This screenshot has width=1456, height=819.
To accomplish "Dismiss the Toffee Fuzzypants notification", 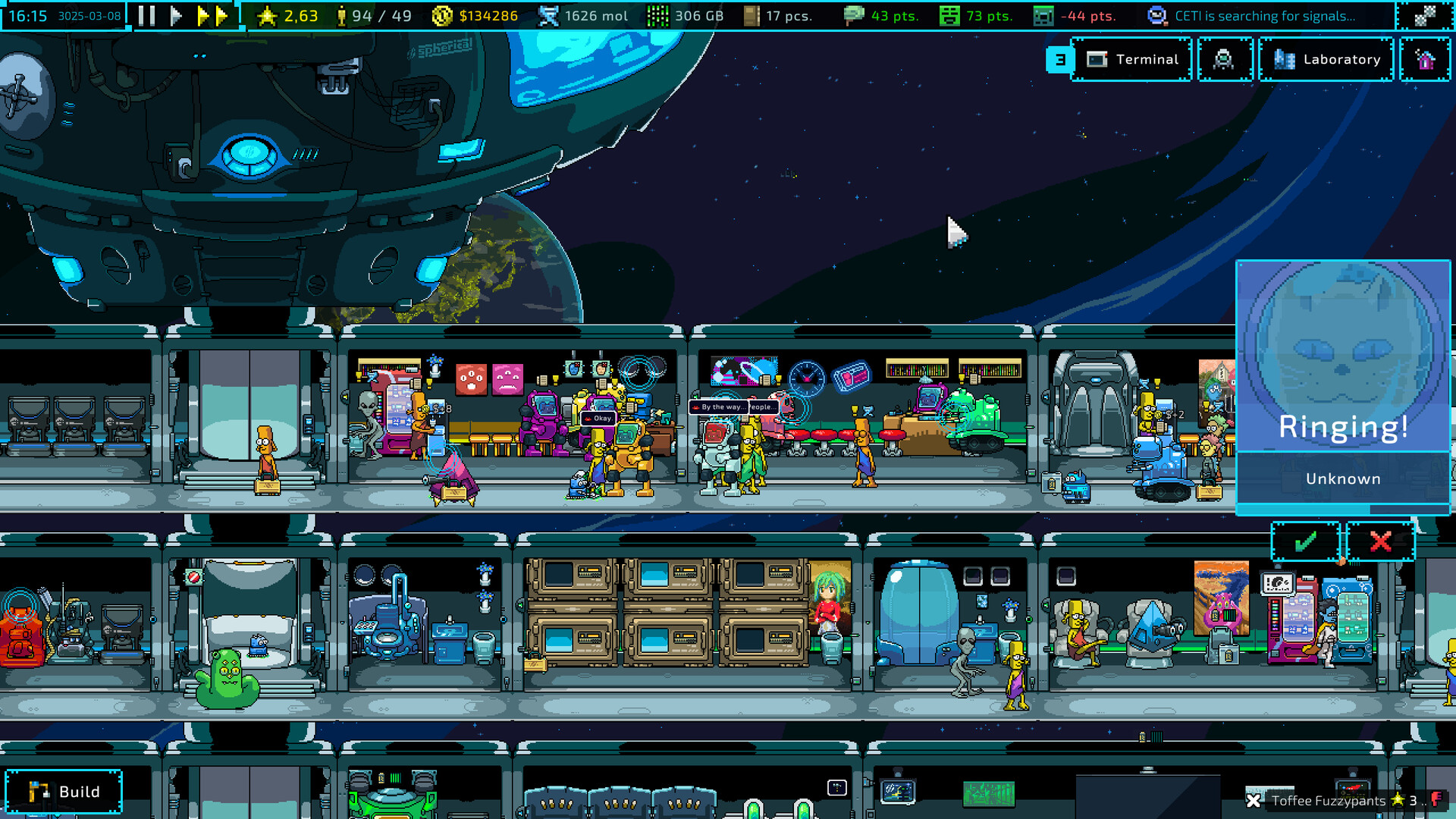I will (1252, 801).
